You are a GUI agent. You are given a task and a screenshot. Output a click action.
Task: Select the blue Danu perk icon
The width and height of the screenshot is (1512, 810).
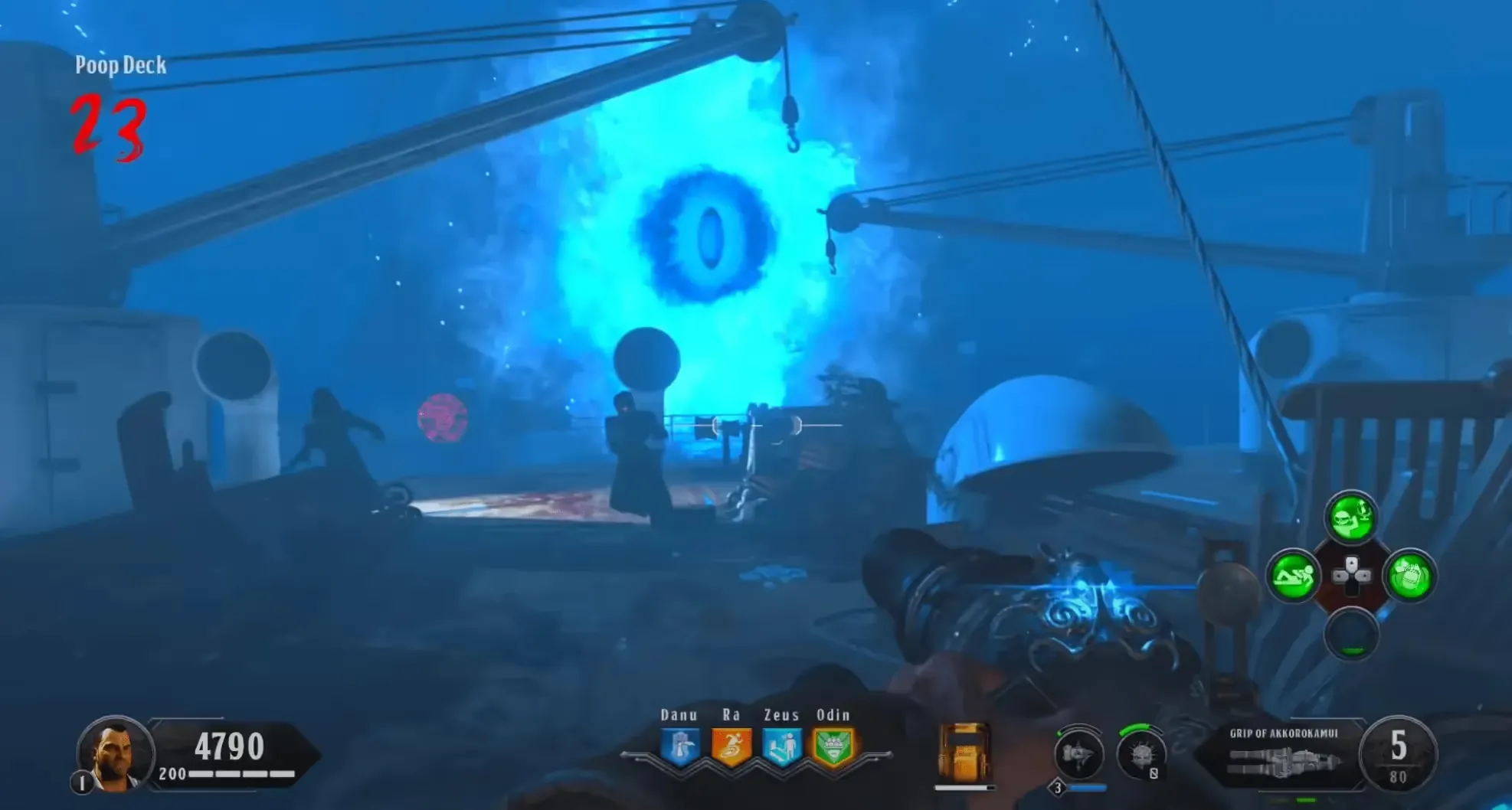click(x=680, y=746)
